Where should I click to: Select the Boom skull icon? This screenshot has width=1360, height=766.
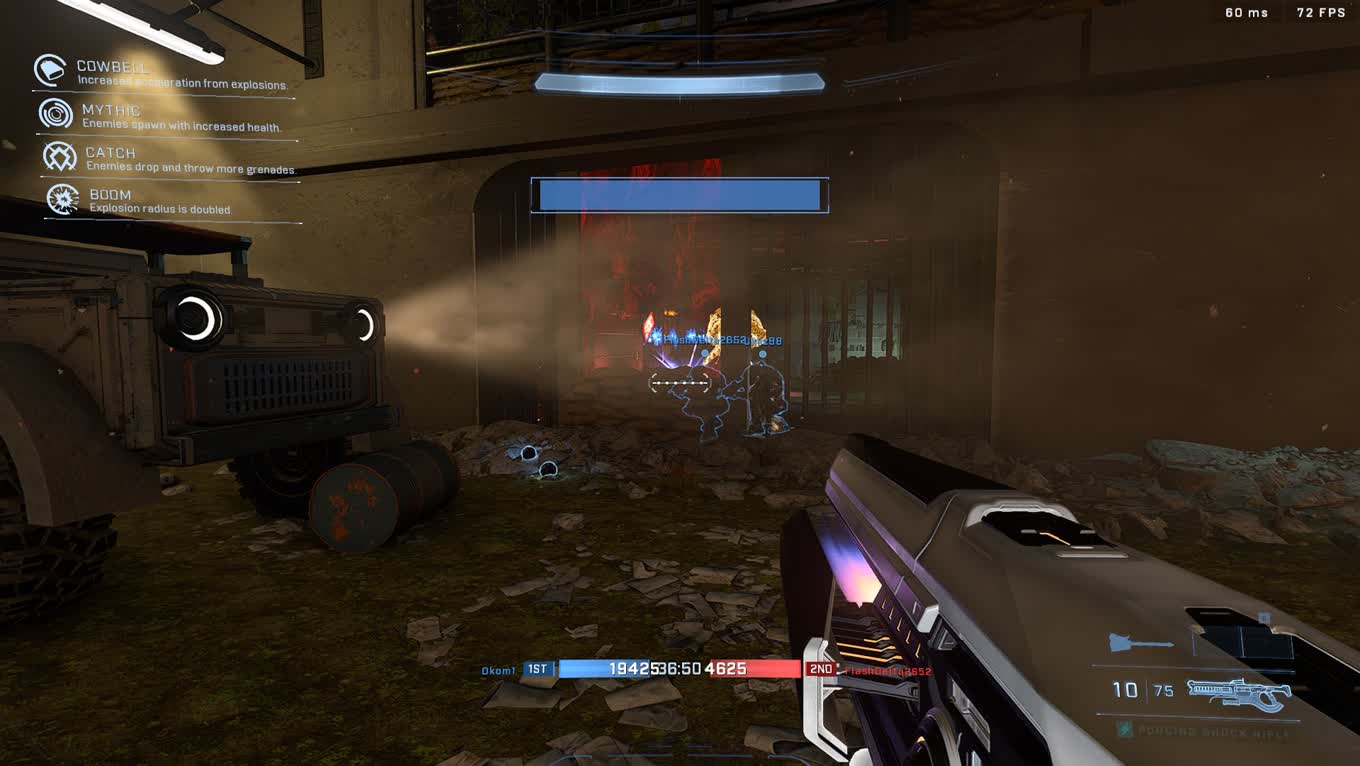point(64,199)
